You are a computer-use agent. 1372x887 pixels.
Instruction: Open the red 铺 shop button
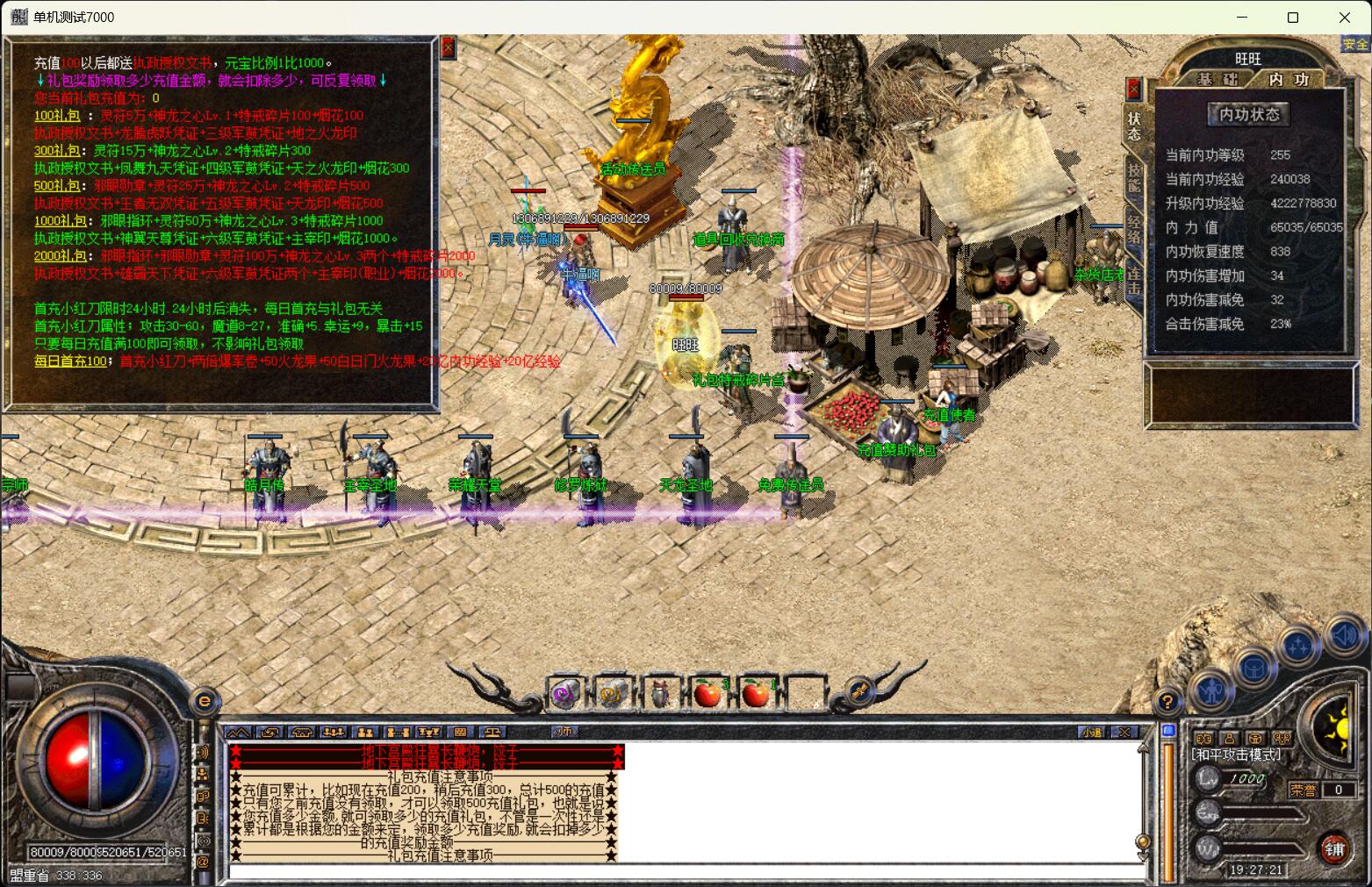pyautogui.click(x=1334, y=848)
